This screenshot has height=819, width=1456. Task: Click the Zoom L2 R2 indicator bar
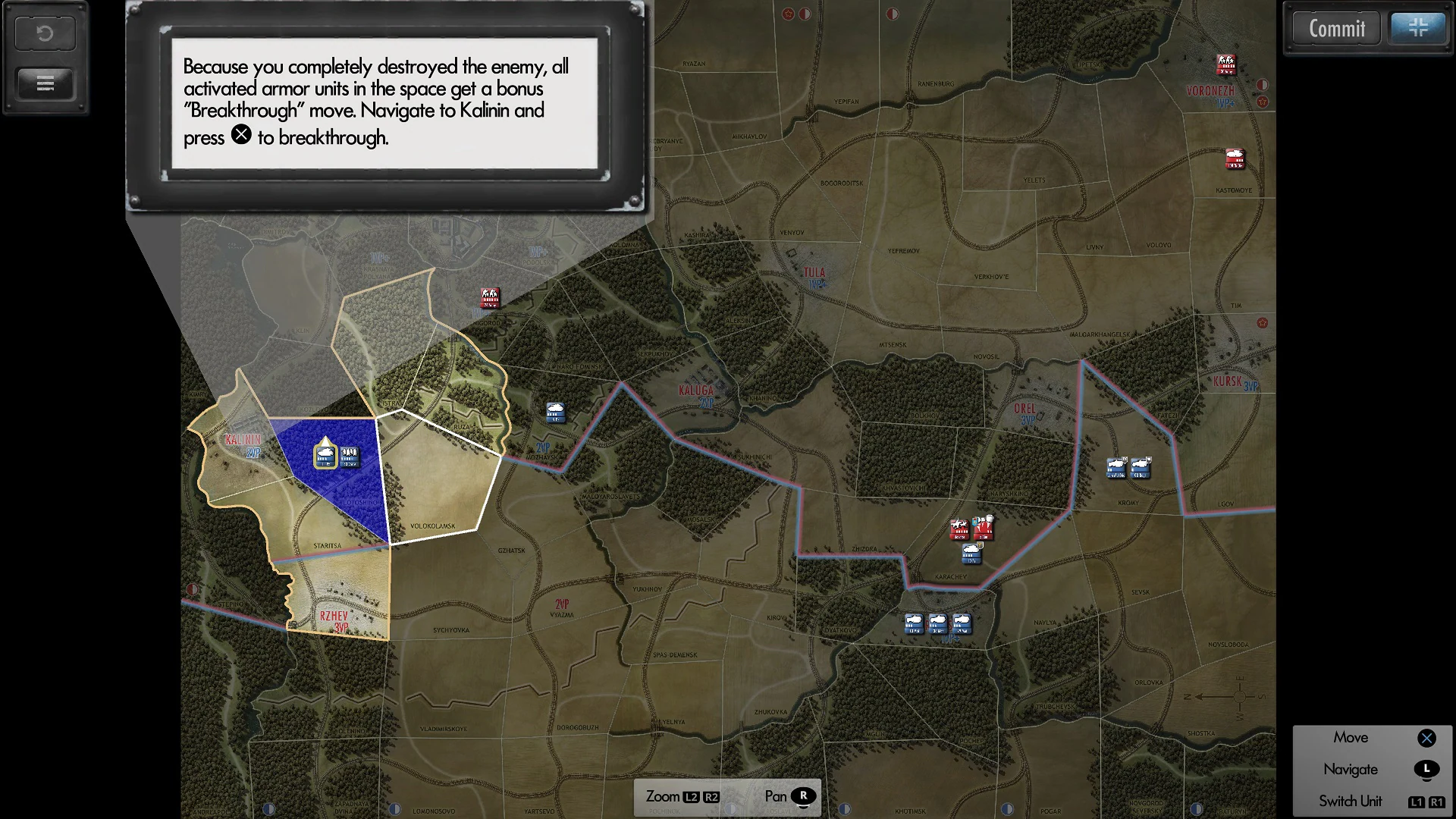click(681, 796)
